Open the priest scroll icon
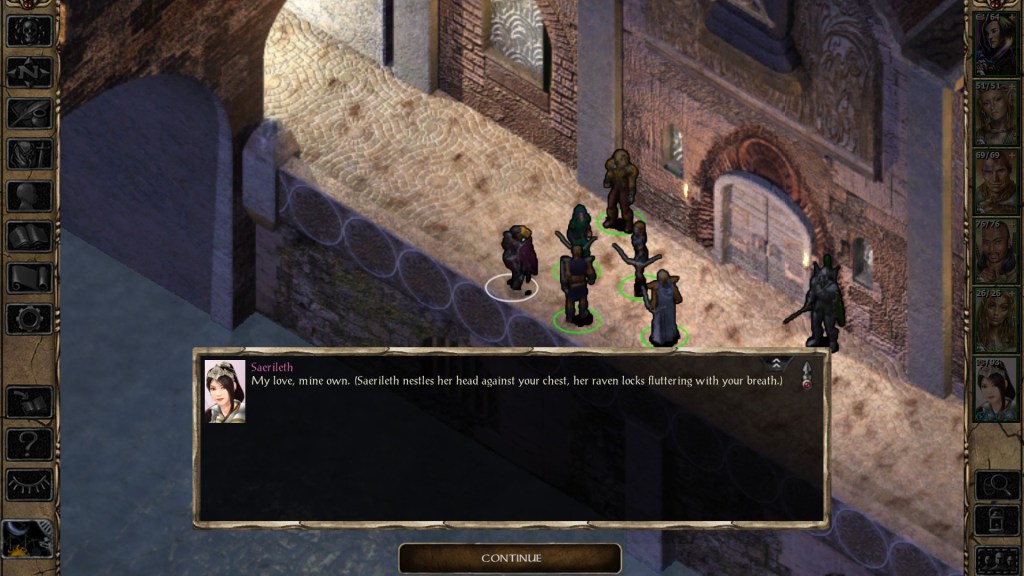The height and width of the screenshot is (576, 1024). point(29,278)
